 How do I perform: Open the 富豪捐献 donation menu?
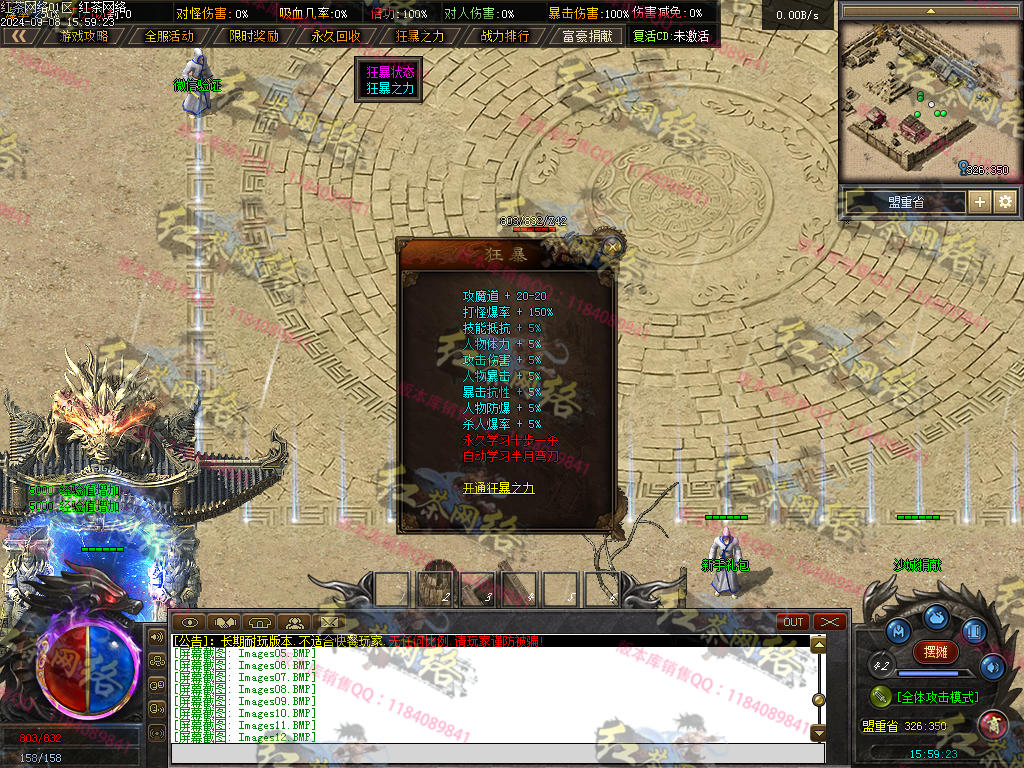pos(588,36)
